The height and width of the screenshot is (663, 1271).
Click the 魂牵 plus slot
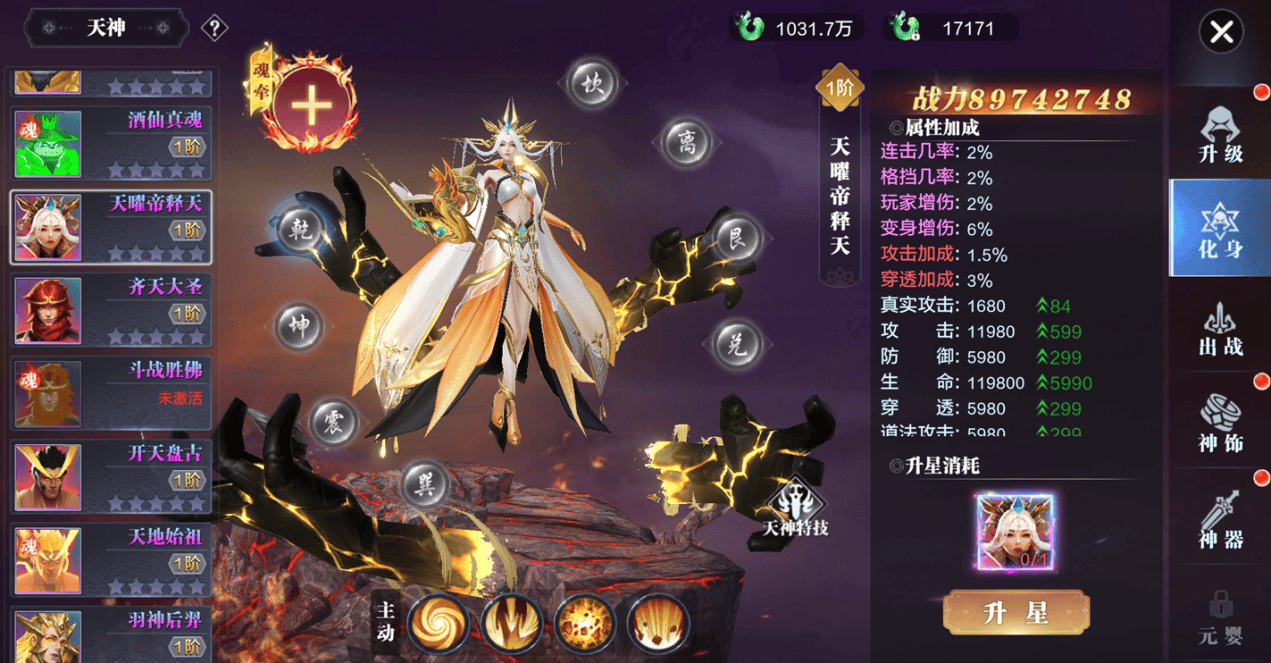coord(311,104)
